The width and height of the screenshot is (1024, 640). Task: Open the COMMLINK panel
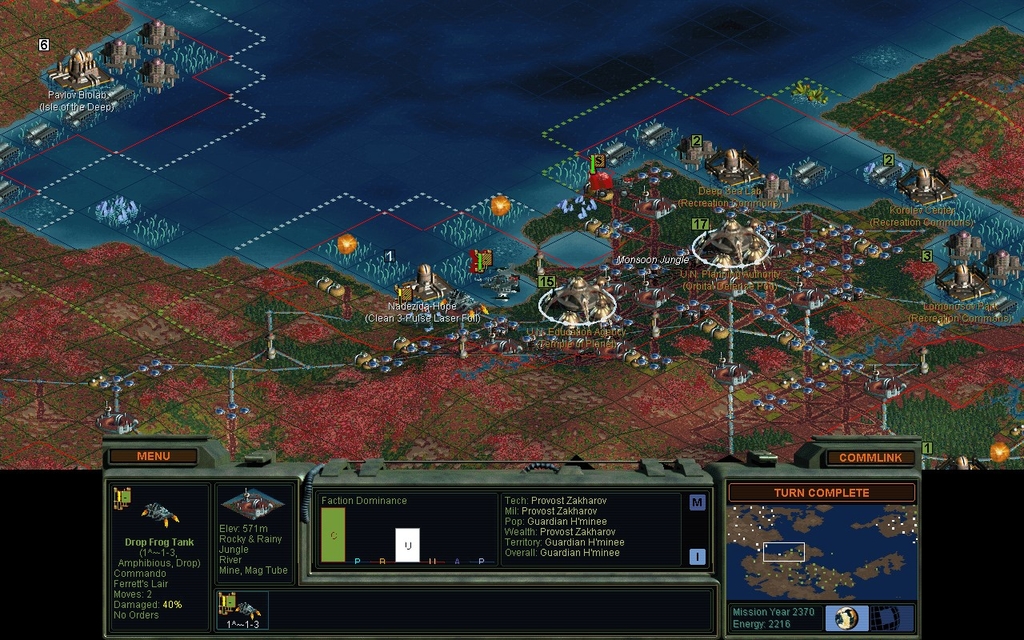click(x=869, y=457)
